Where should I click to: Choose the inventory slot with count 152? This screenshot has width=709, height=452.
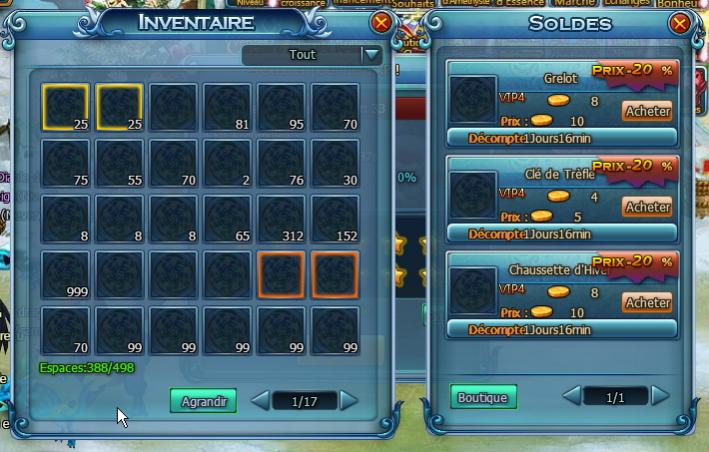click(x=335, y=219)
